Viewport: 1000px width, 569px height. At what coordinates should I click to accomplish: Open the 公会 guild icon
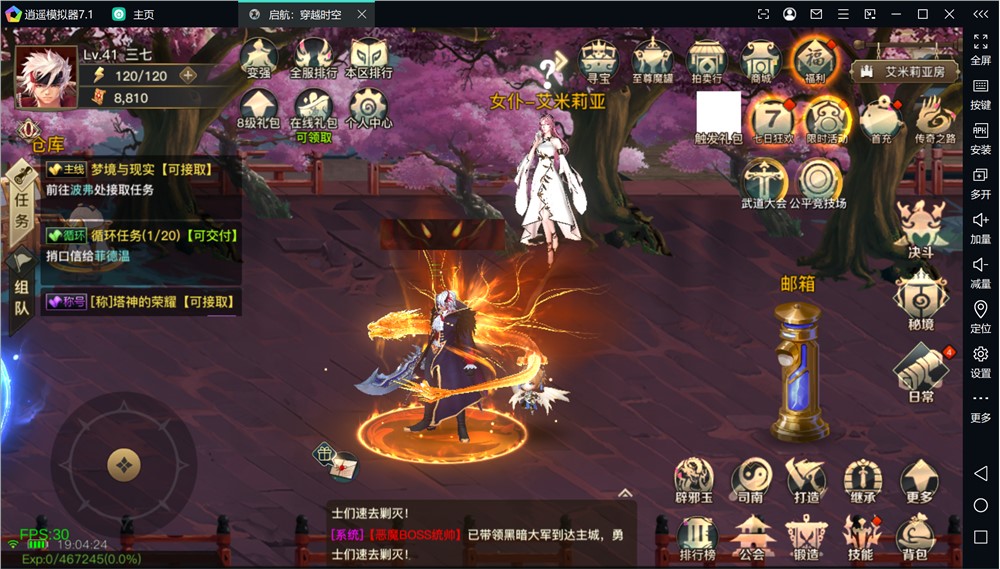(752, 538)
